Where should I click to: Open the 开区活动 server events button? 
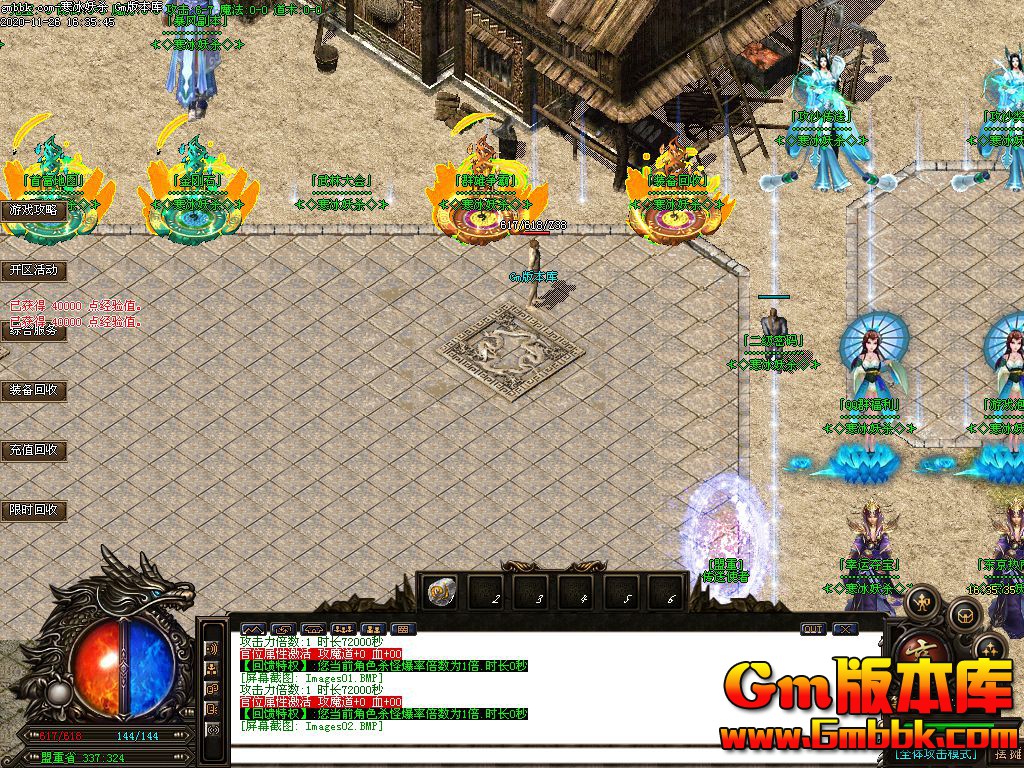(x=34, y=270)
